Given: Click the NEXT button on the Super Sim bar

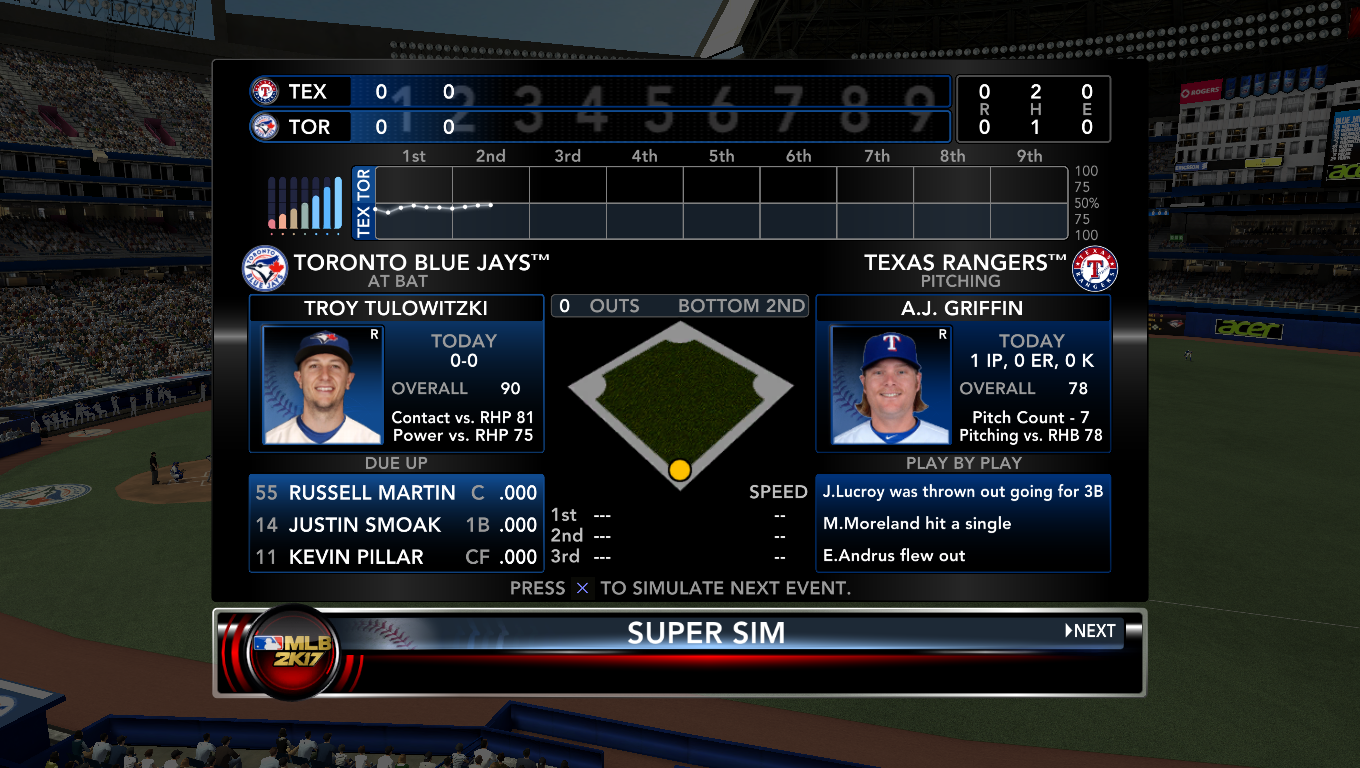Looking at the screenshot, I should [1090, 631].
